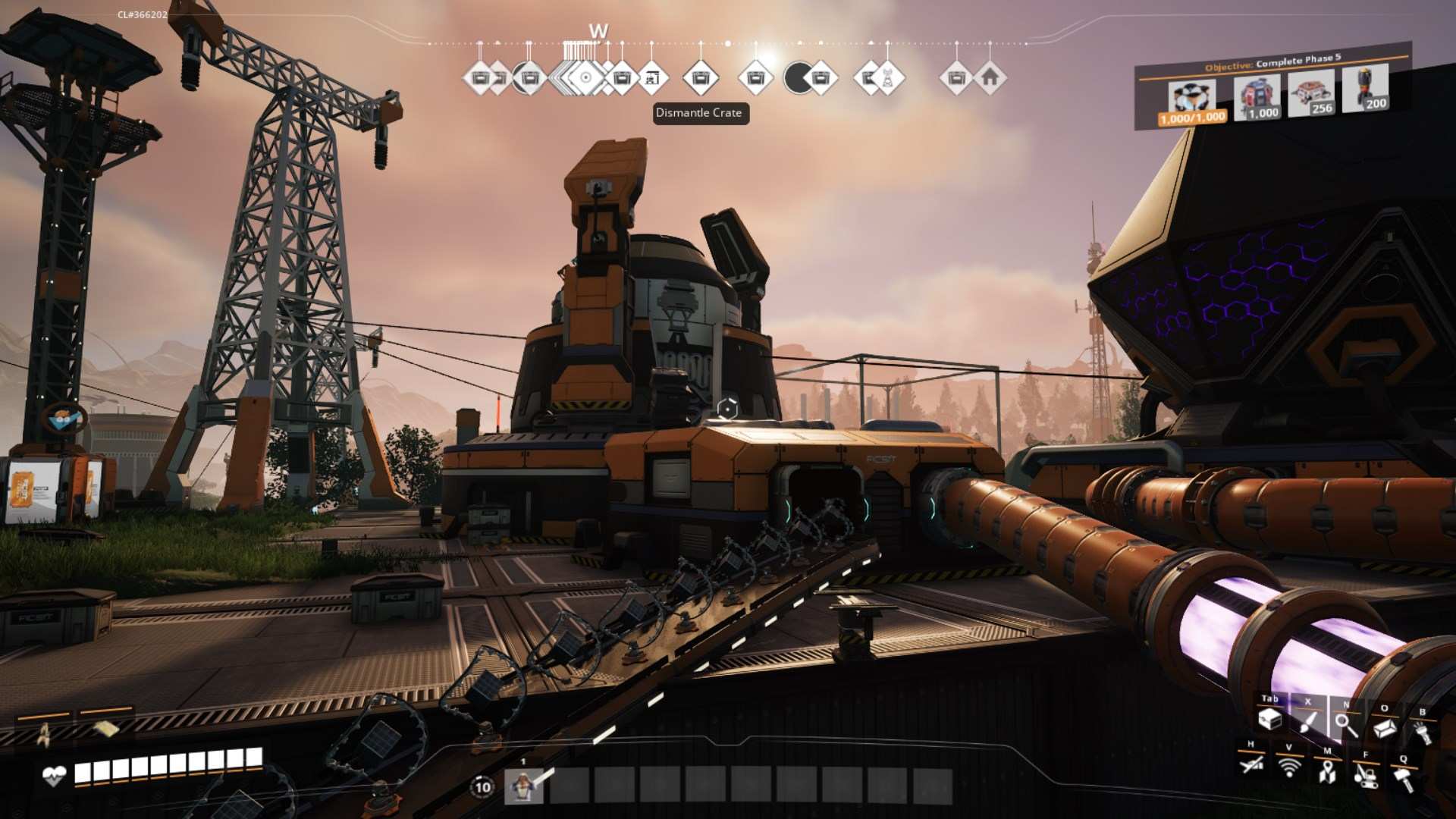The image size is (1456, 819).
Task: Click the home base compass marker
Action: tap(989, 77)
